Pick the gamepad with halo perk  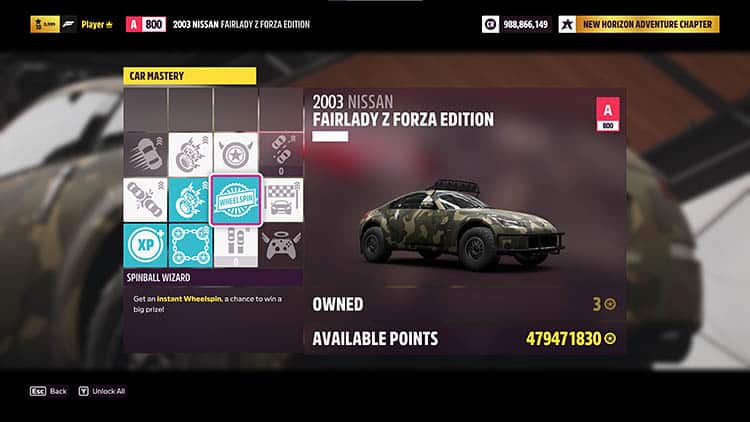[281, 245]
